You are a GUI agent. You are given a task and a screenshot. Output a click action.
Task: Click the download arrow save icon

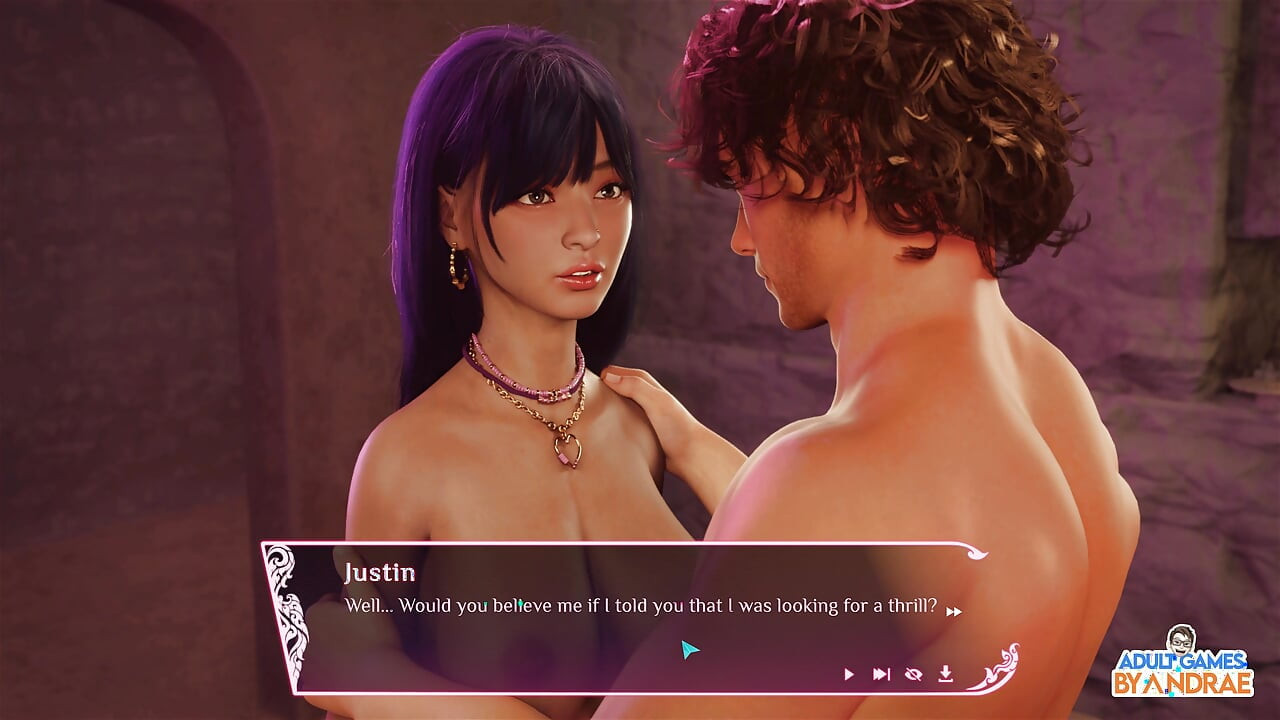point(945,675)
